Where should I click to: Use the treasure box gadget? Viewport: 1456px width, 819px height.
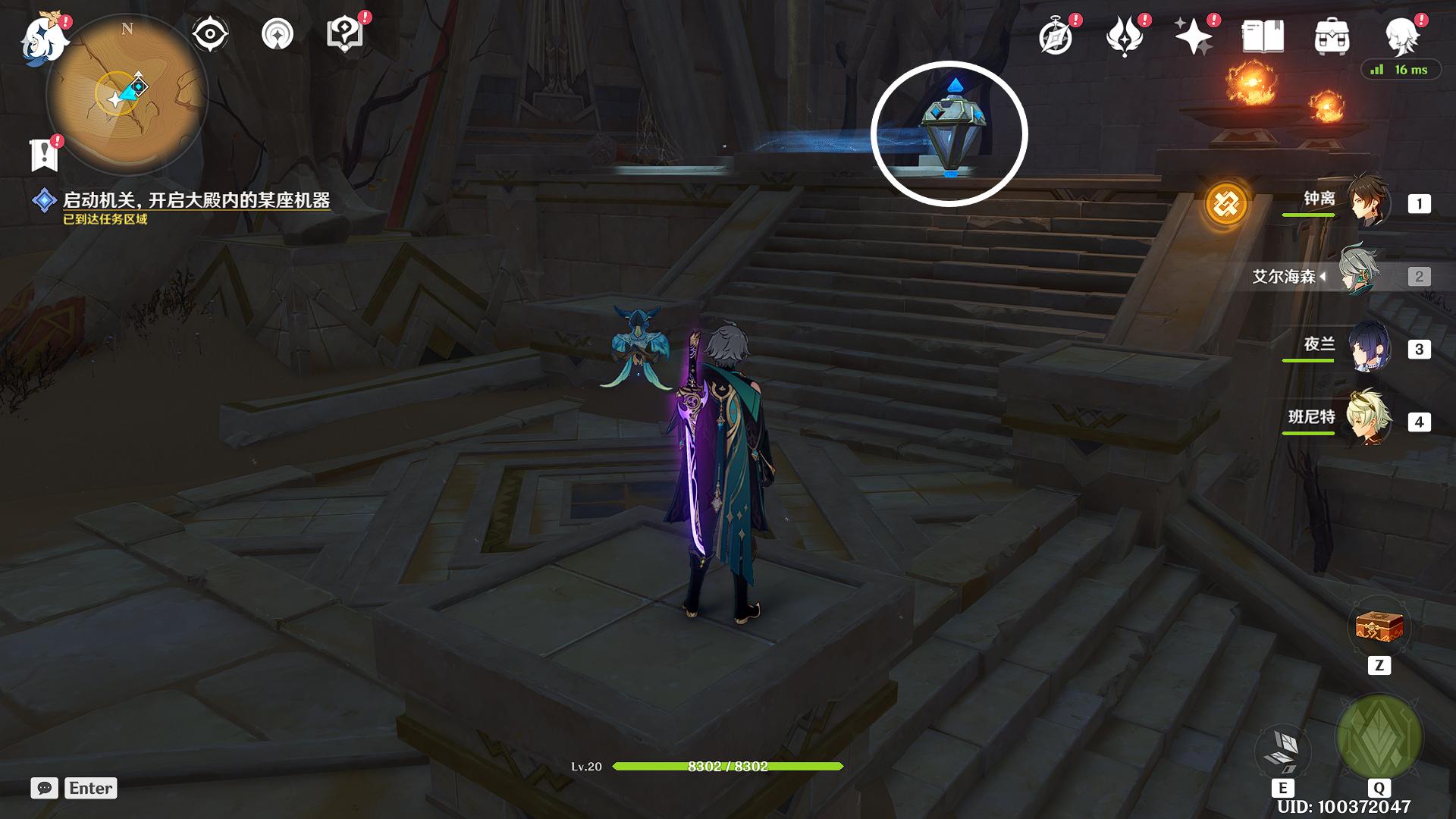[x=1379, y=627]
